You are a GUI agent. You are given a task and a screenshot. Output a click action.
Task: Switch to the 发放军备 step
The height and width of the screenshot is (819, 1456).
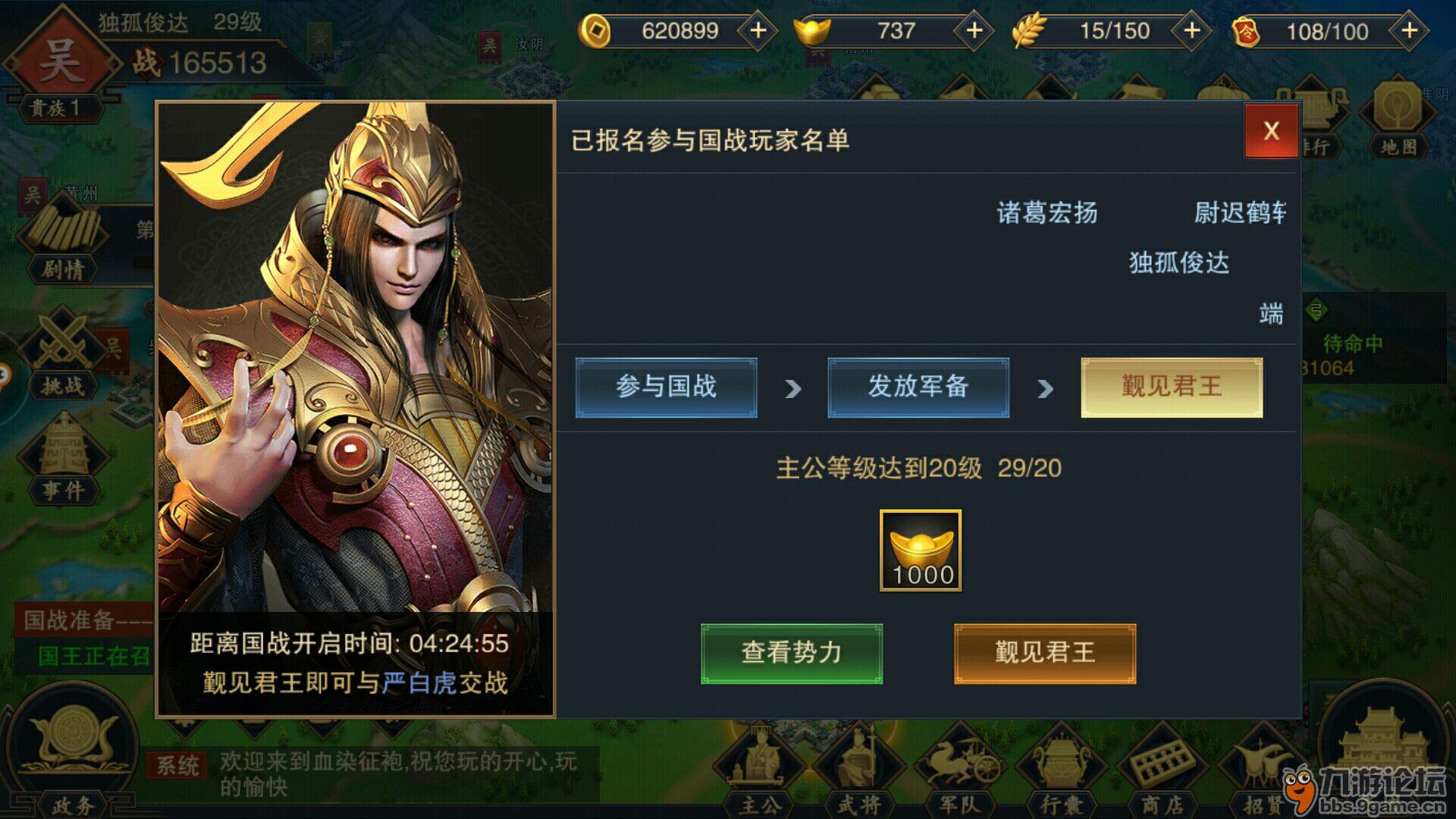coord(918,387)
